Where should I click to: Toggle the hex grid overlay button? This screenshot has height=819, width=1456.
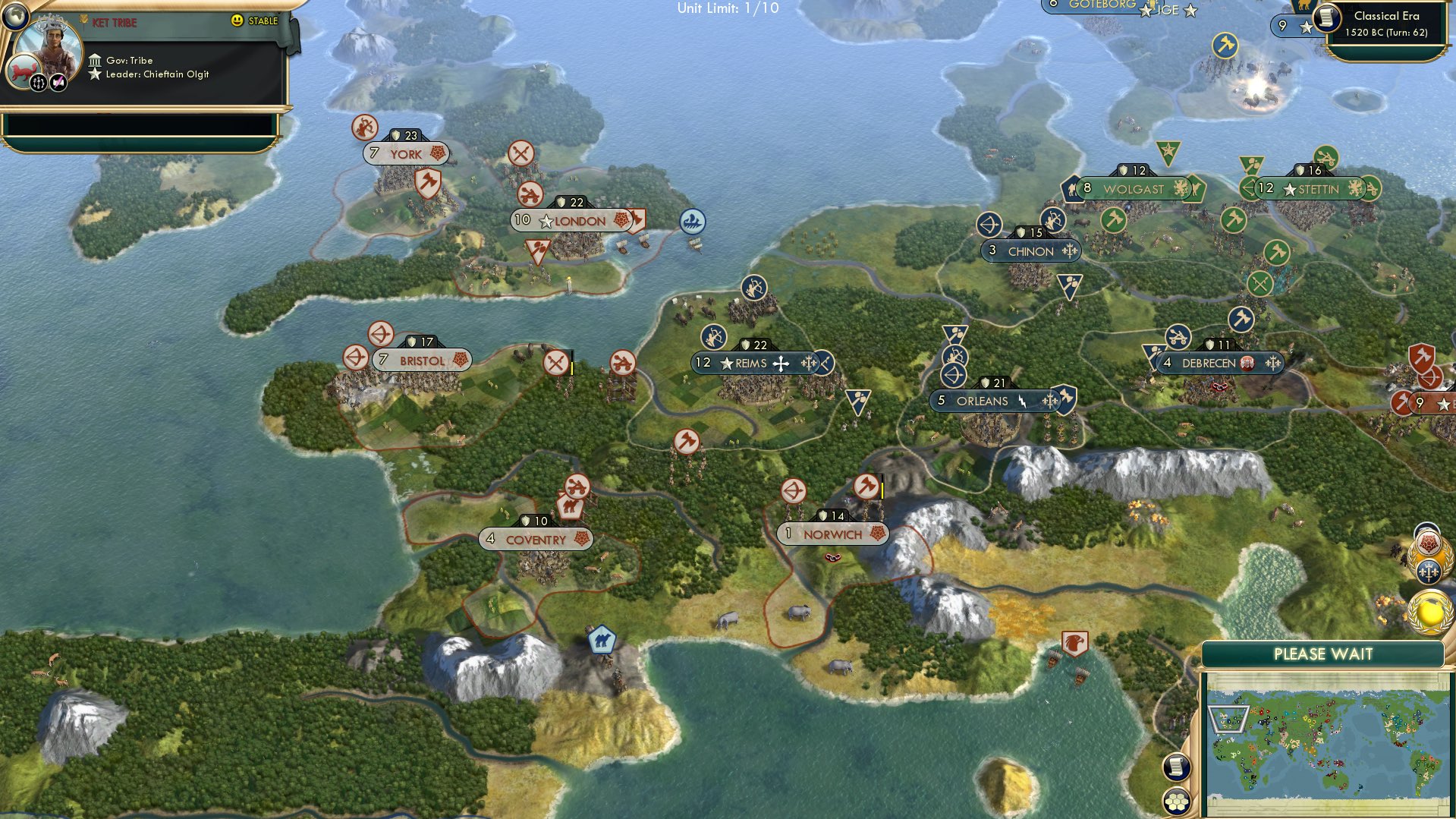(x=1176, y=802)
